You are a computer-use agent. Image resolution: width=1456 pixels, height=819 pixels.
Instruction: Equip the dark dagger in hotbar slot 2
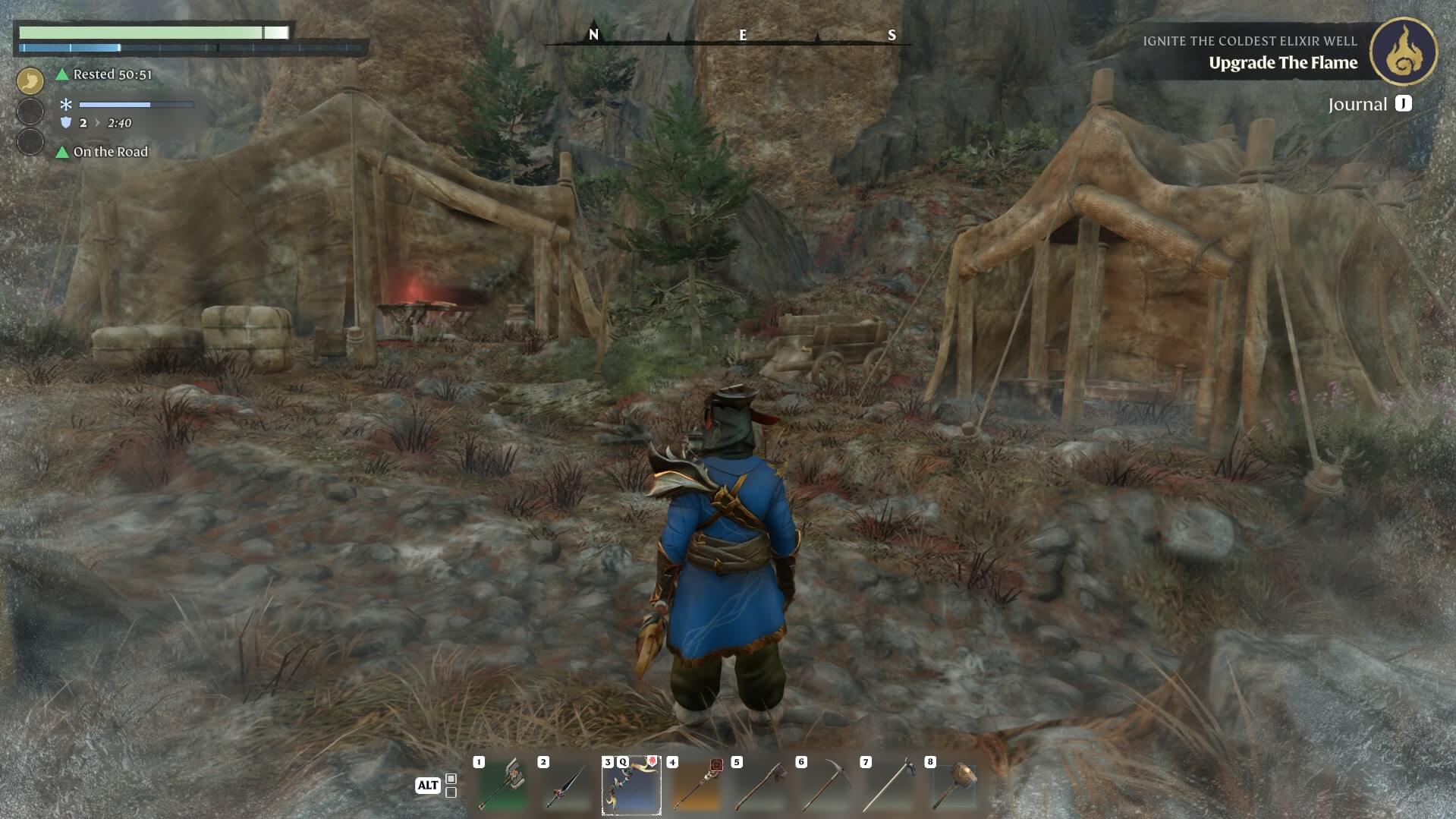(566, 786)
